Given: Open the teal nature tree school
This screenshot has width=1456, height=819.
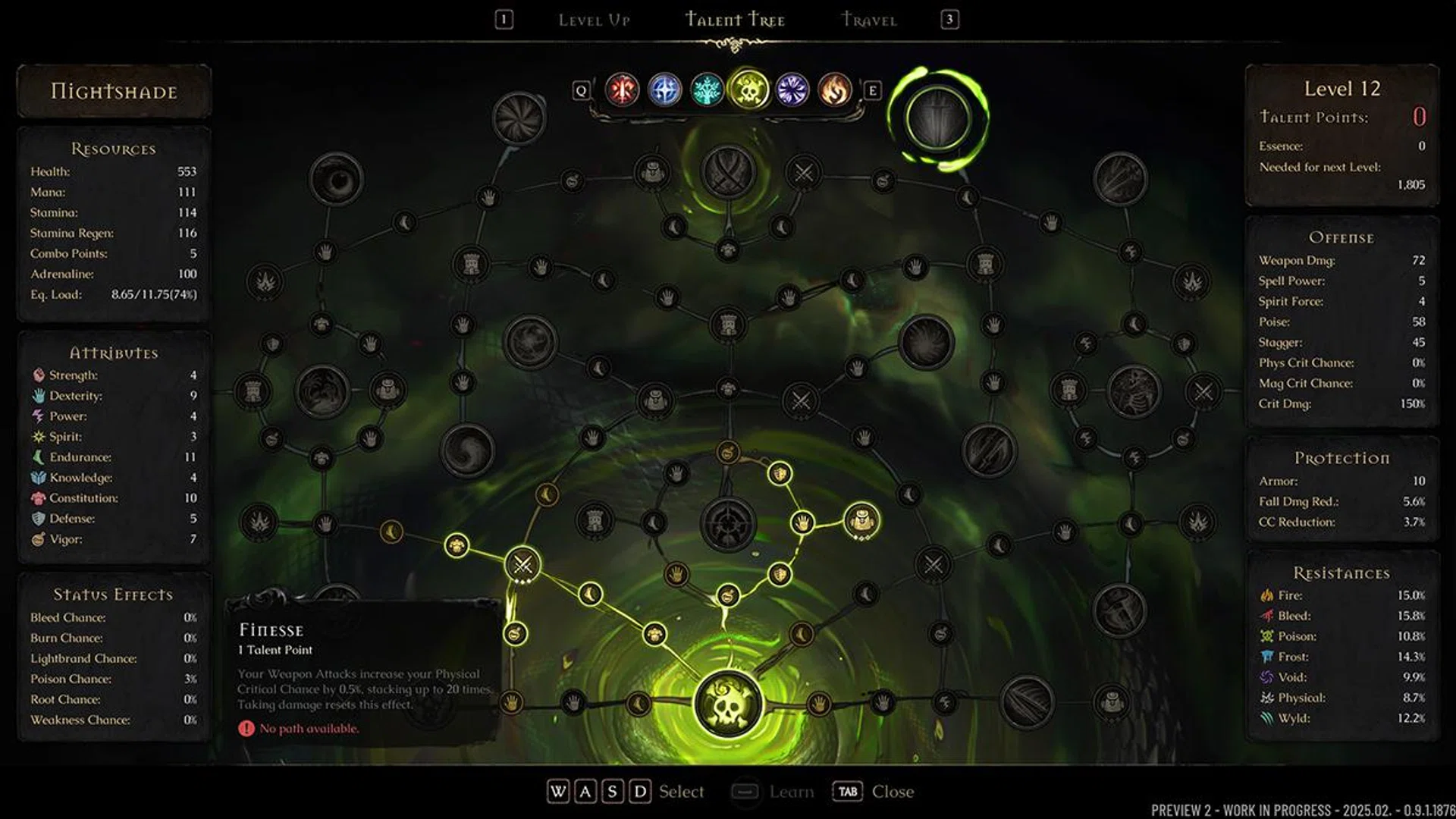Looking at the screenshot, I should pos(706,89).
